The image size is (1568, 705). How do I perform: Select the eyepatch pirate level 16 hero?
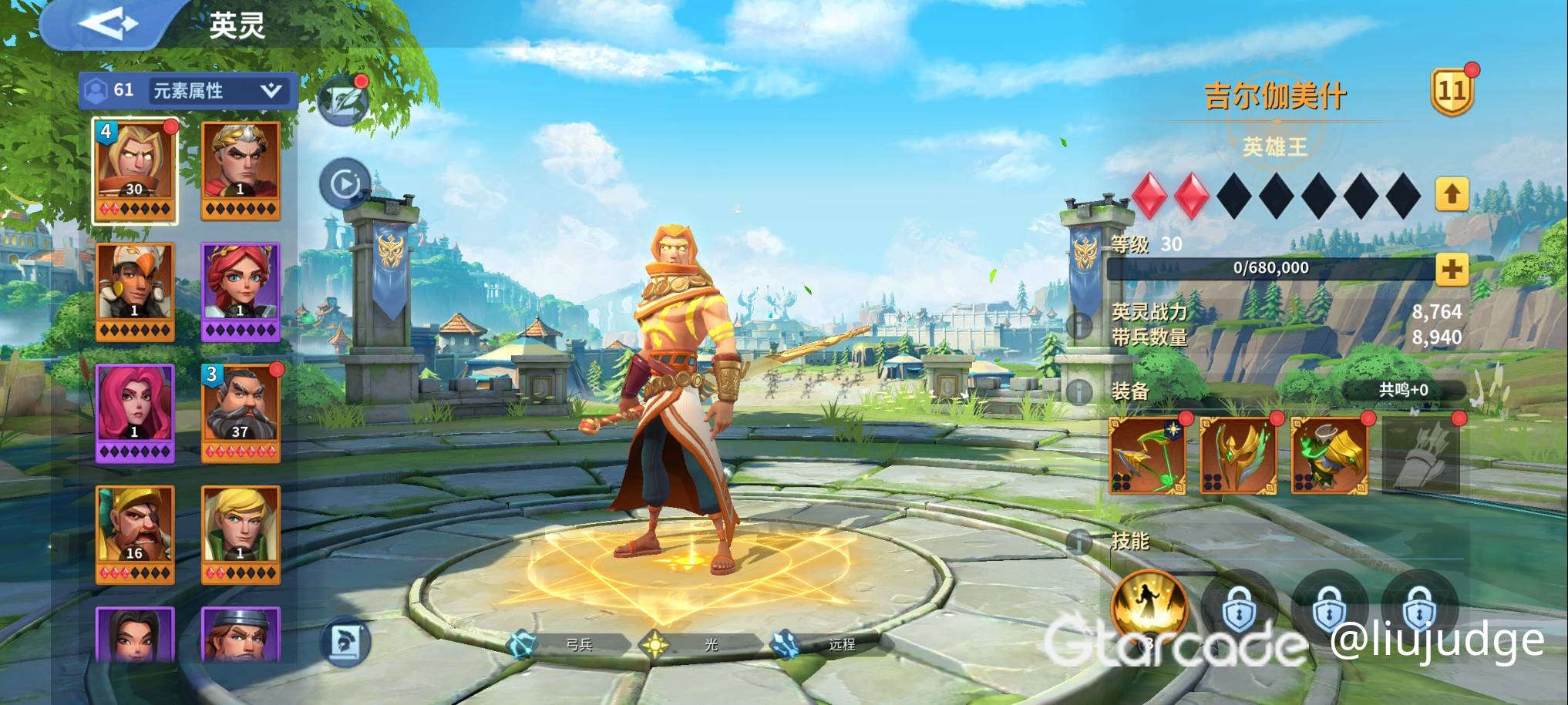coord(135,534)
